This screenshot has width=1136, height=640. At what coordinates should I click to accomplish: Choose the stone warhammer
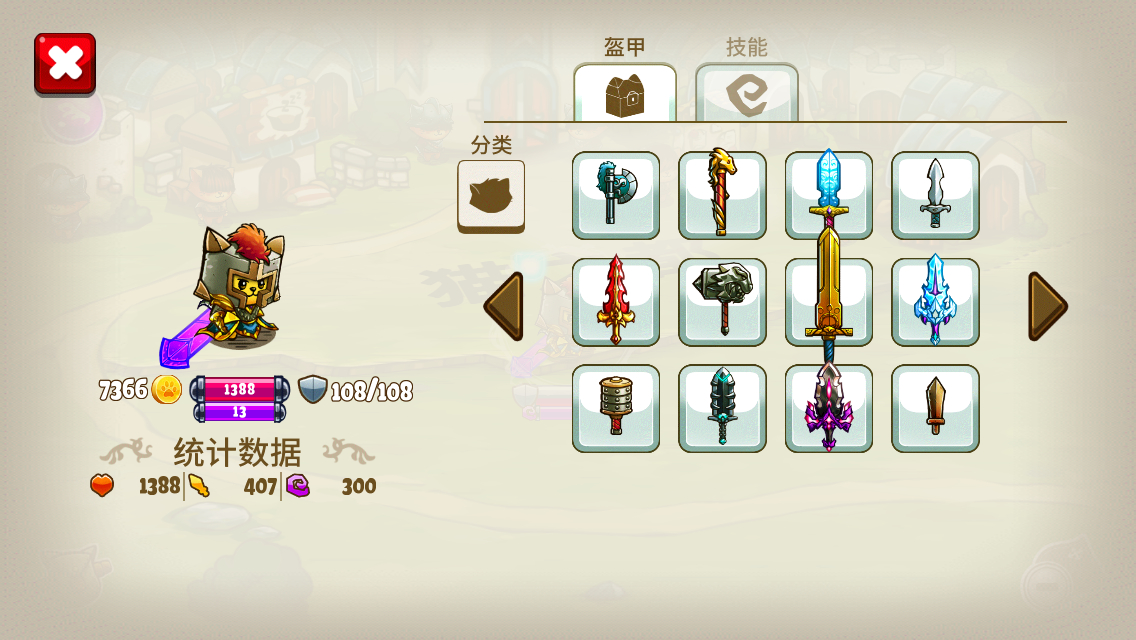click(x=722, y=302)
